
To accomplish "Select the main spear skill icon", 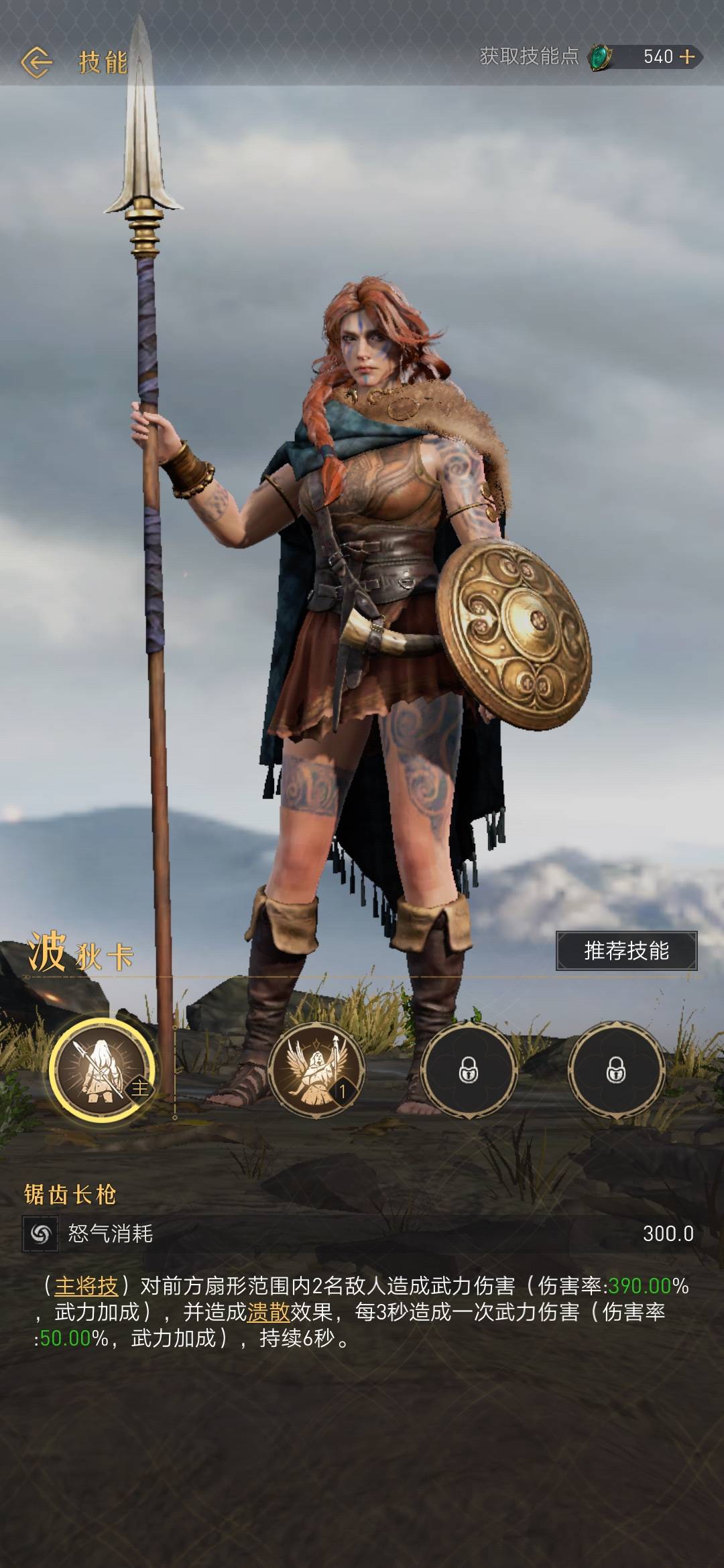I will 102,1069.
